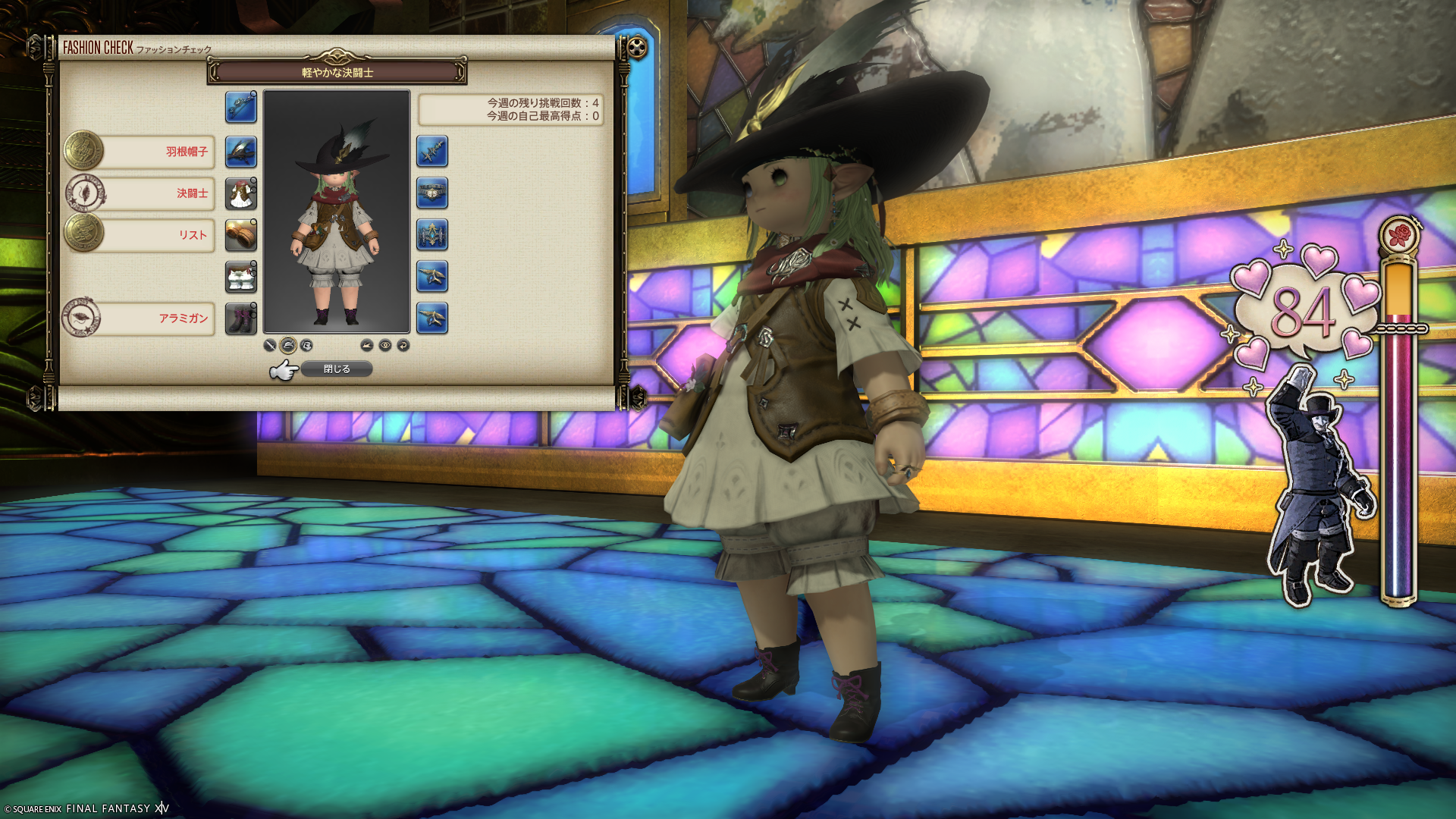Screen dimensions: 1456x819
Task: Toggle the headgear display button
Action: pos(288,346)
